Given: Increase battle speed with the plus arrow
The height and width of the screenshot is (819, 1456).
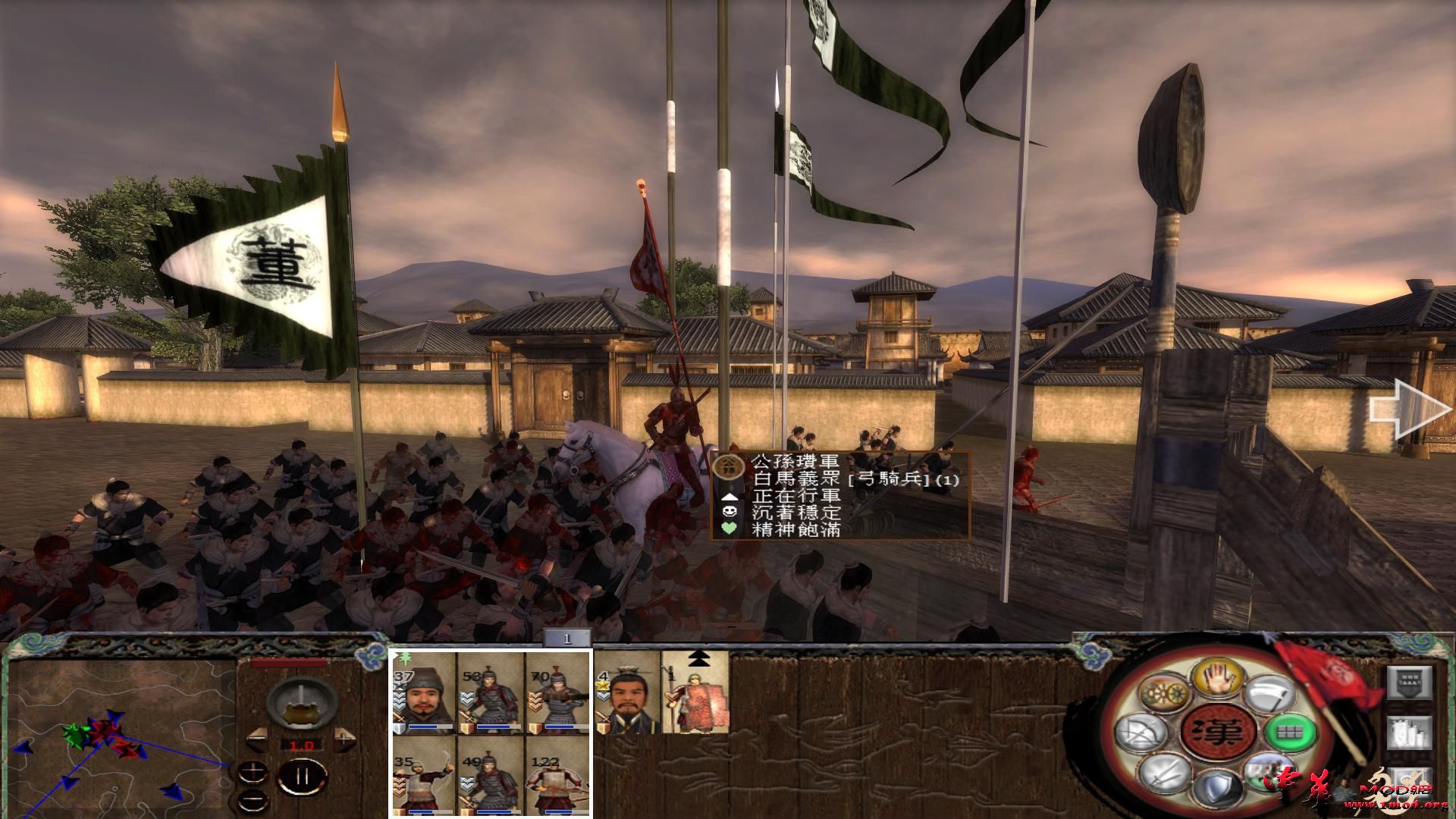Looking at the screenshot, I should [344, 740].
